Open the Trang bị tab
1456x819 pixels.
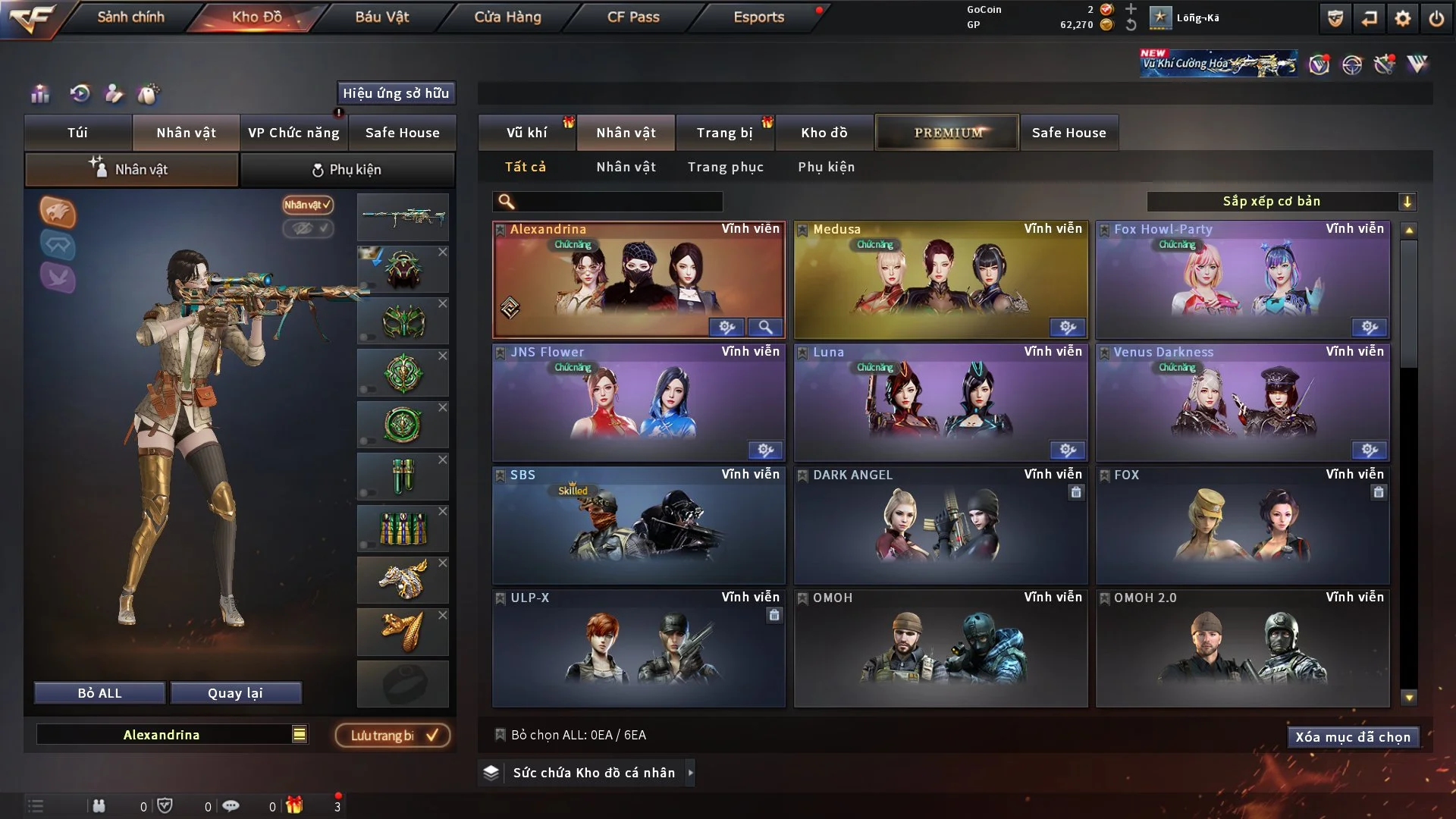click(x=724, y=133)
